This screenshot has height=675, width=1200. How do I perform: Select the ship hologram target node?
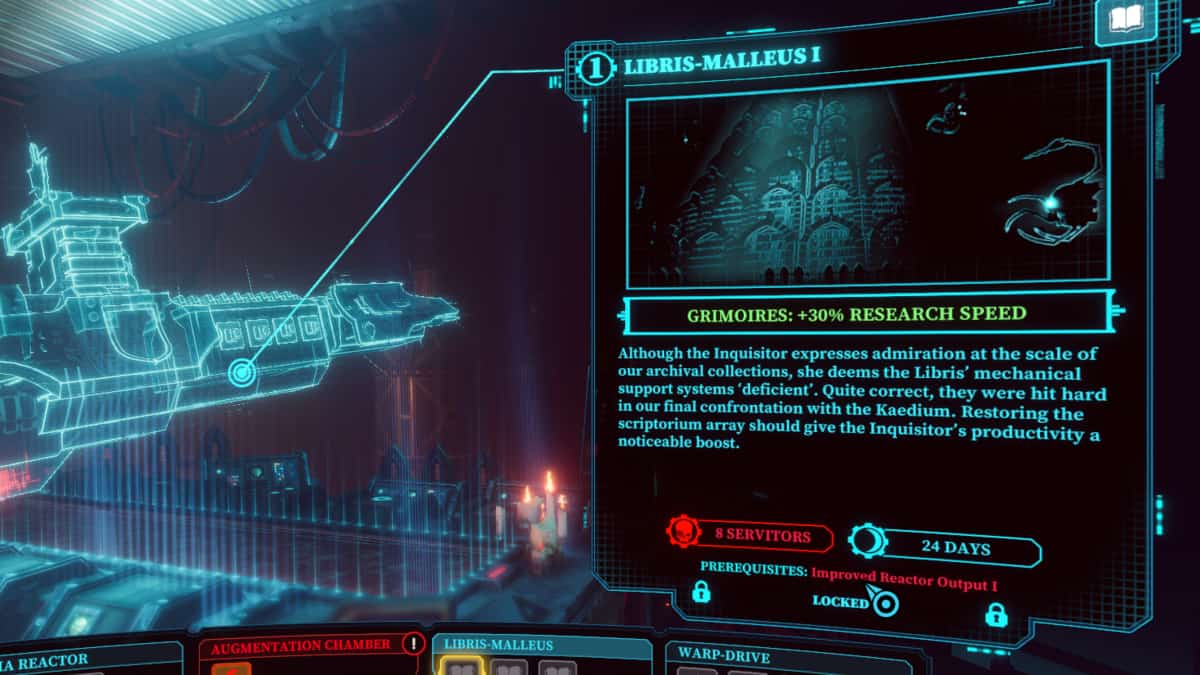pos(241,373)
